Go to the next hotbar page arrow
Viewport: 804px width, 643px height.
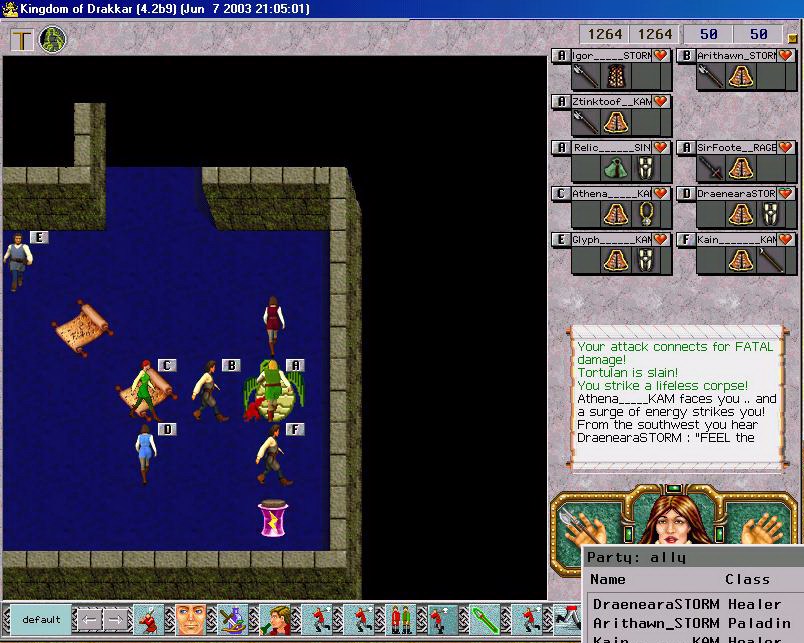[x=114, y=619]
